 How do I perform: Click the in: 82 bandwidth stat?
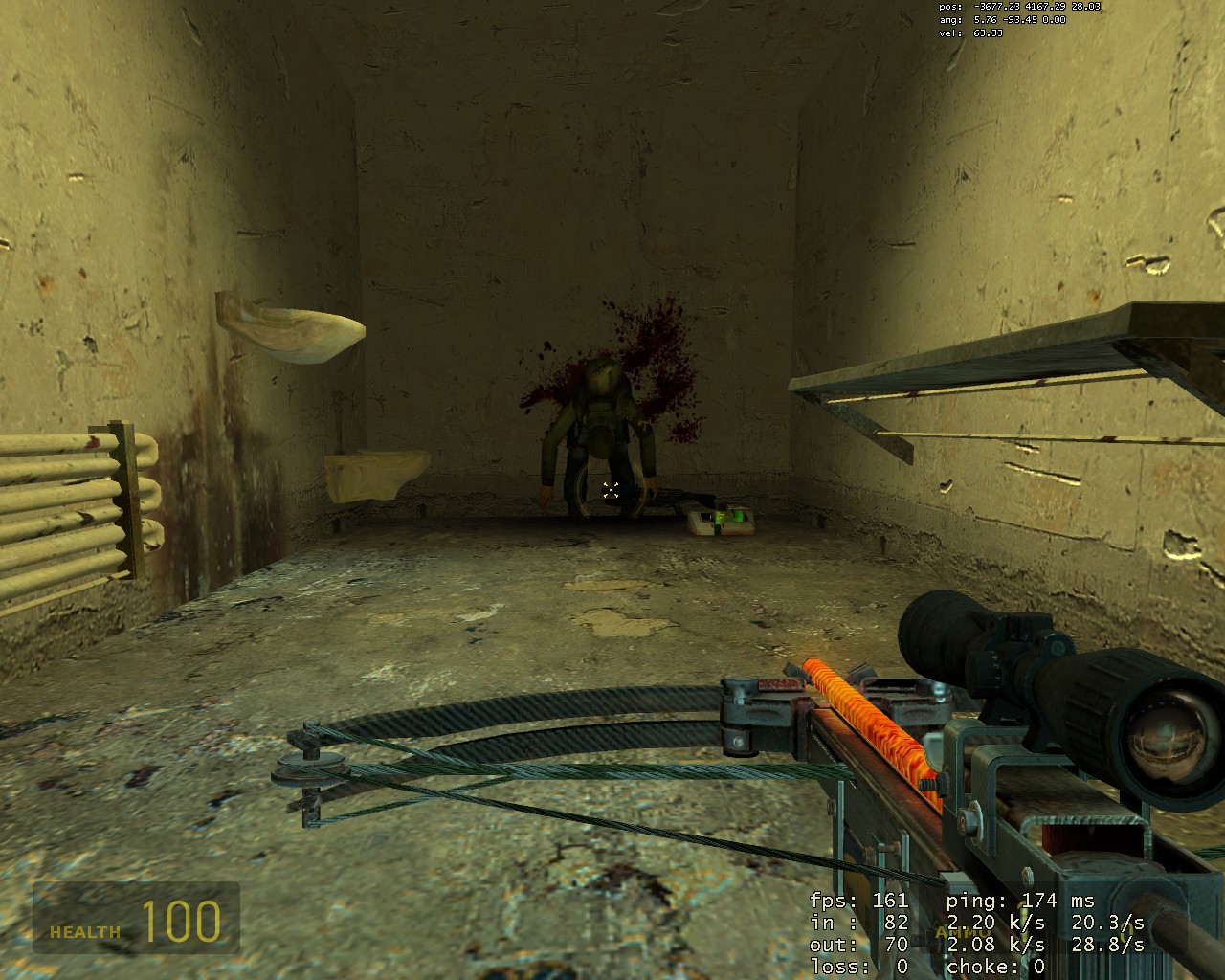tap(857, 923)
